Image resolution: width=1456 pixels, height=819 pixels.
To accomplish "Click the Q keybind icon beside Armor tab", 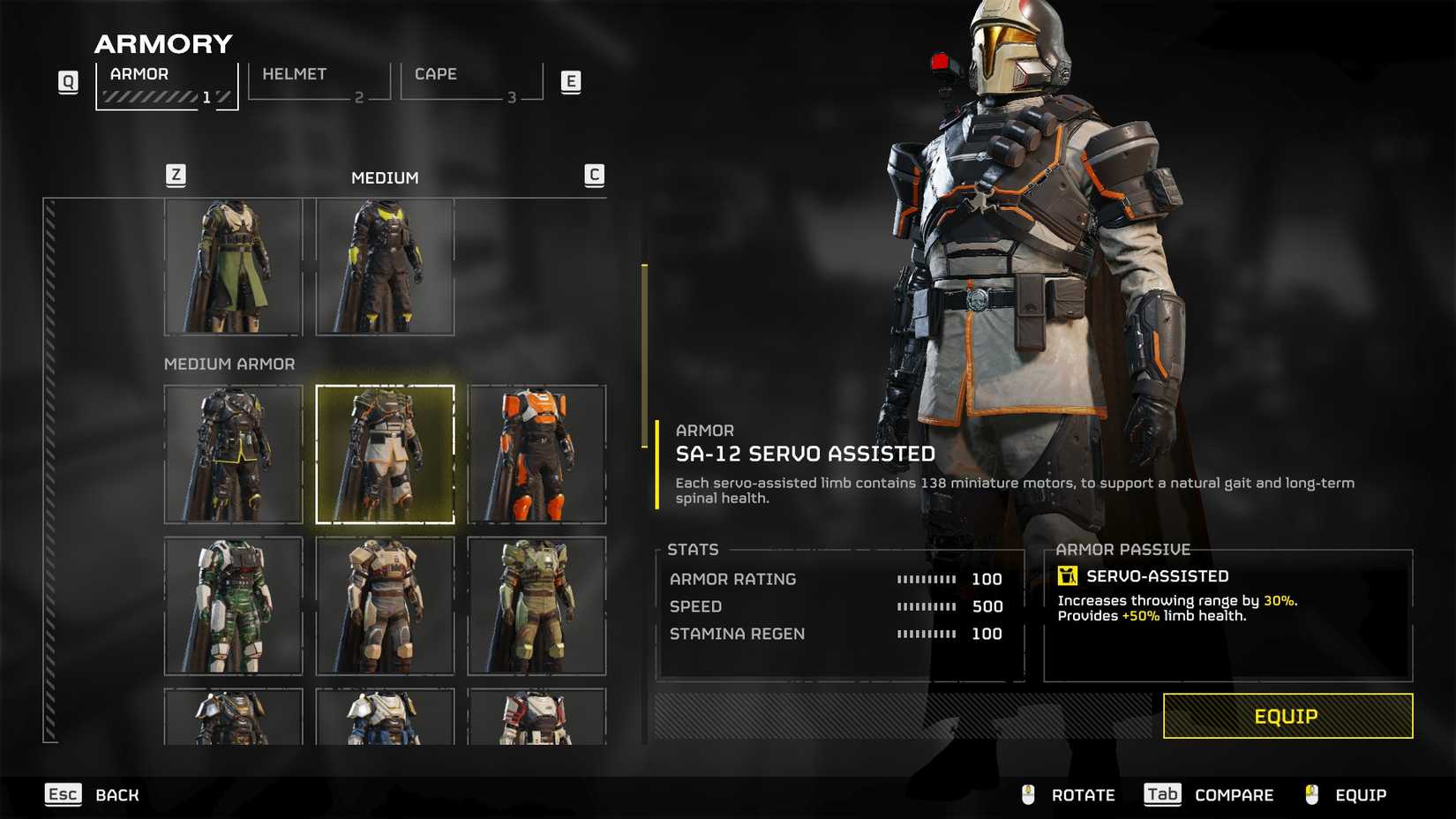I will point(67,80).
